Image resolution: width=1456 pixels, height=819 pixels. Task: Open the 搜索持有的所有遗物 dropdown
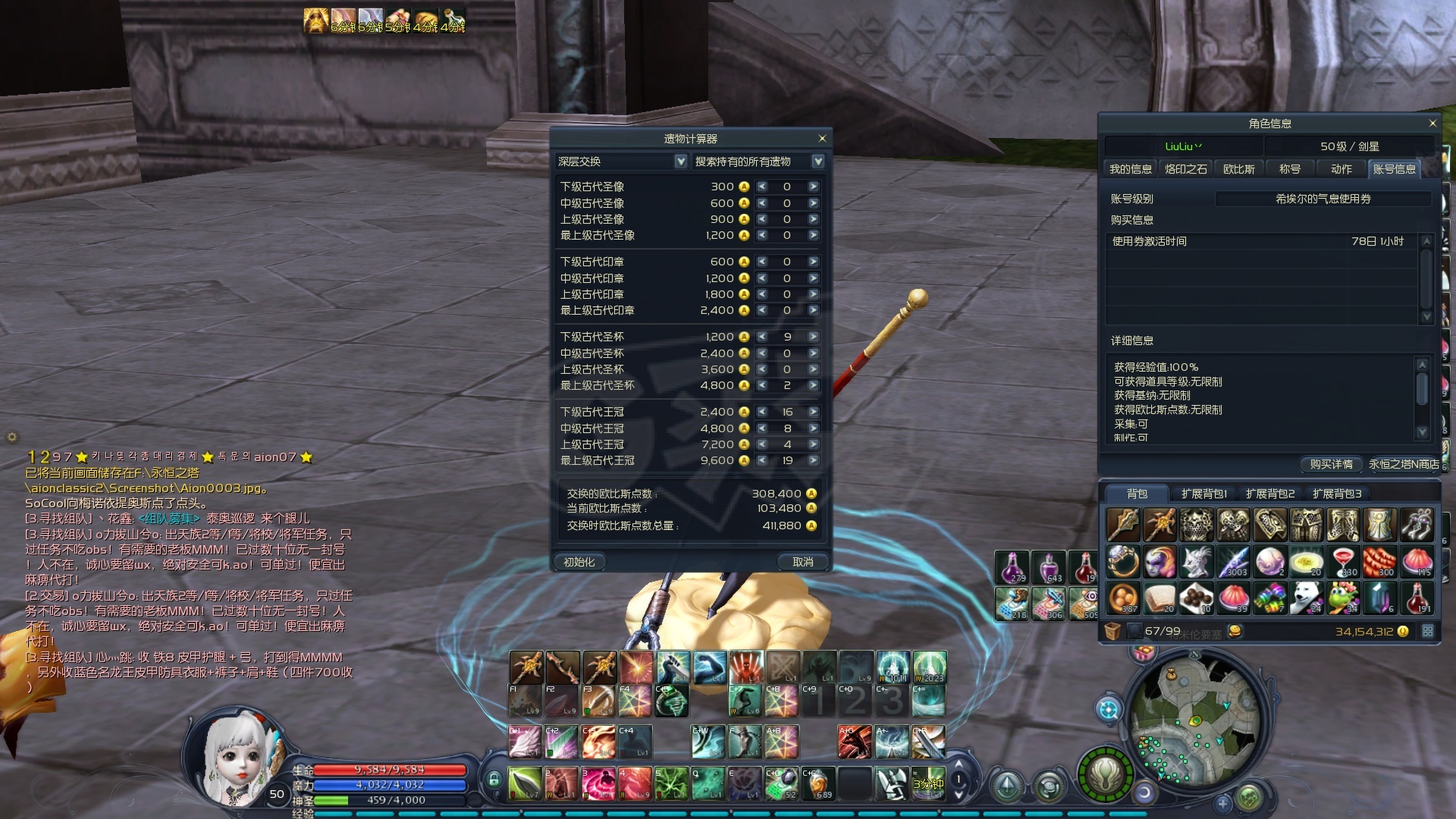(x=817, y=162)
